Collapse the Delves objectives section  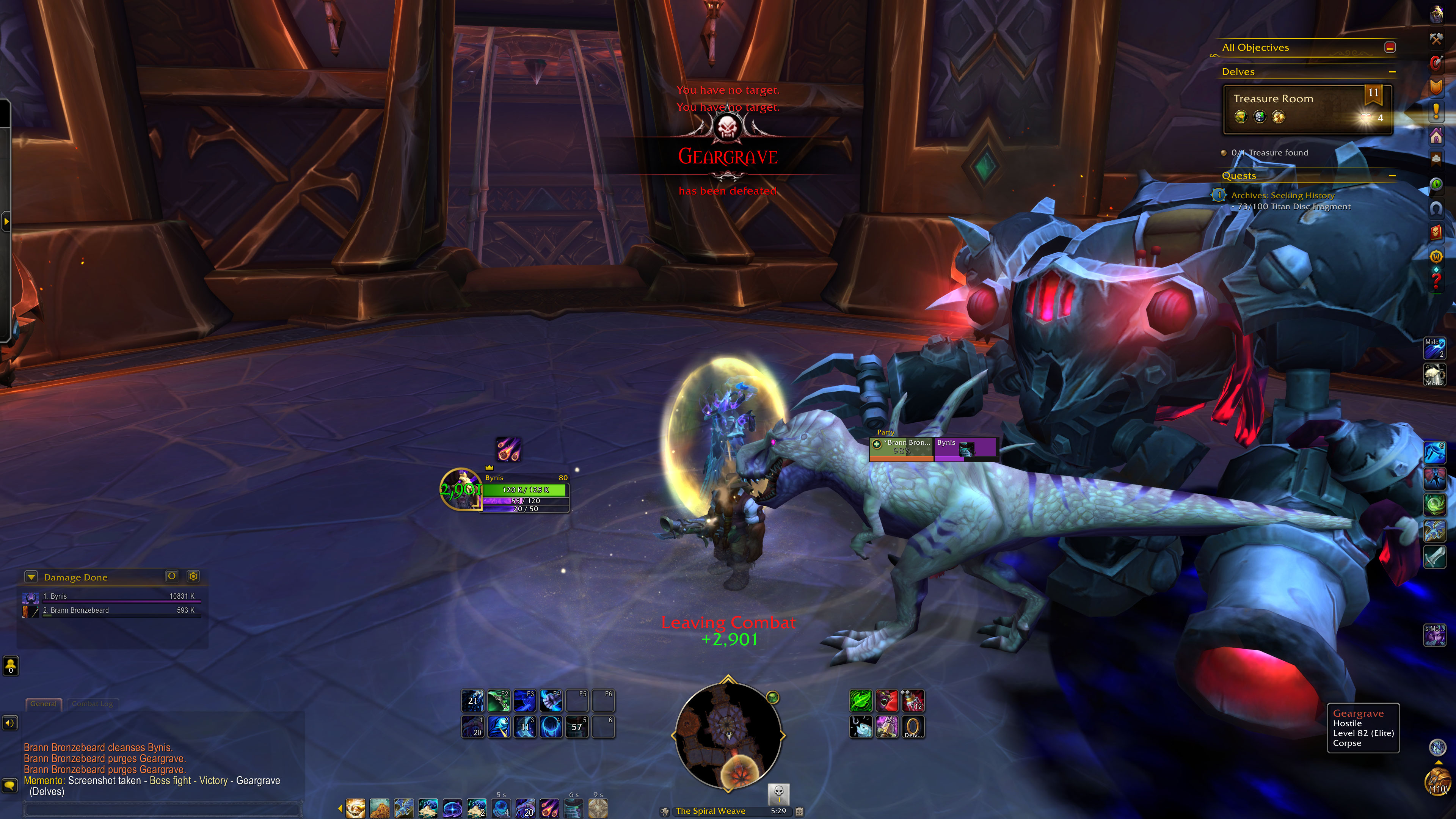click(x=1392, y=72)
